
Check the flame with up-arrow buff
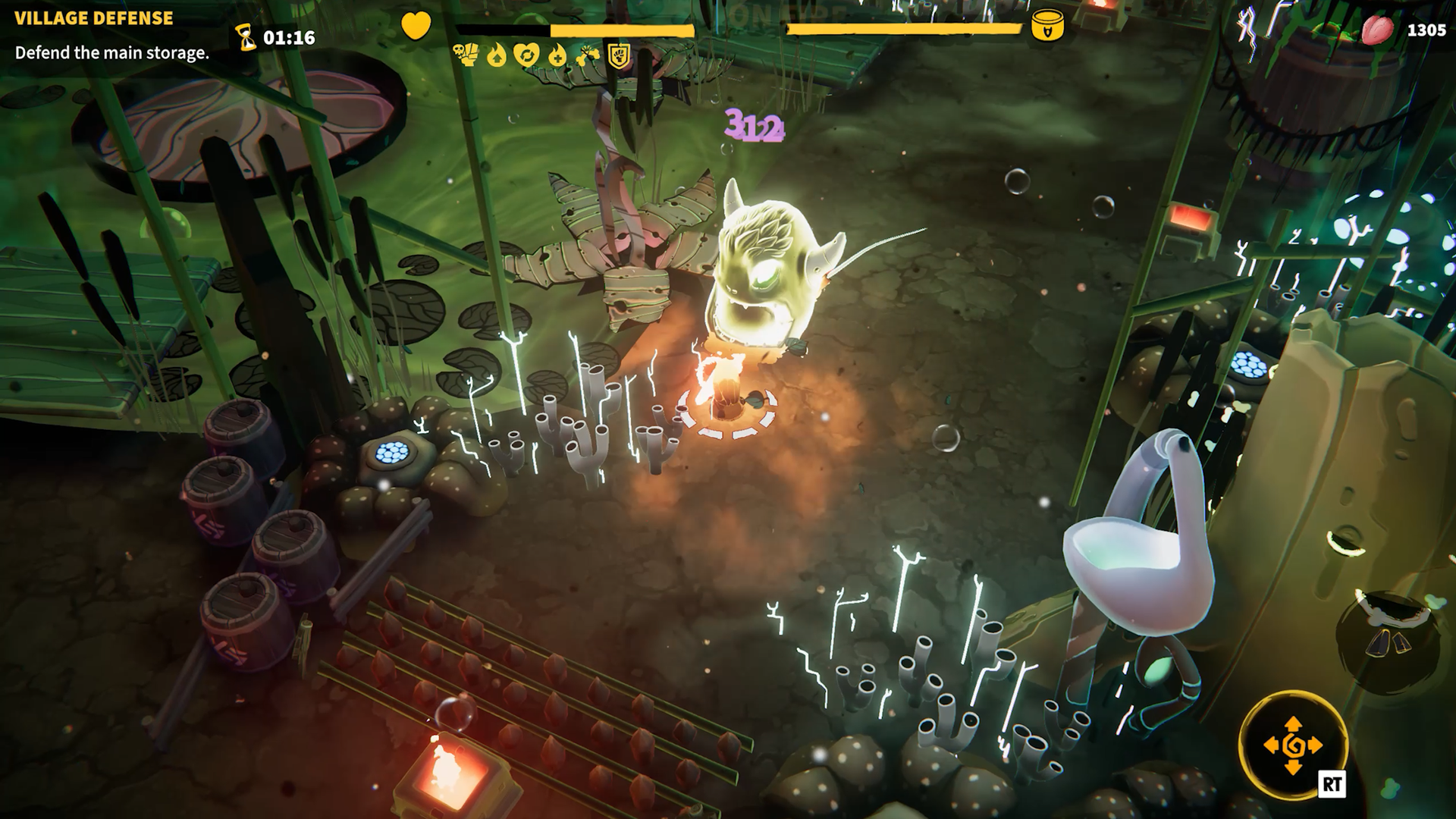[497, 55]
